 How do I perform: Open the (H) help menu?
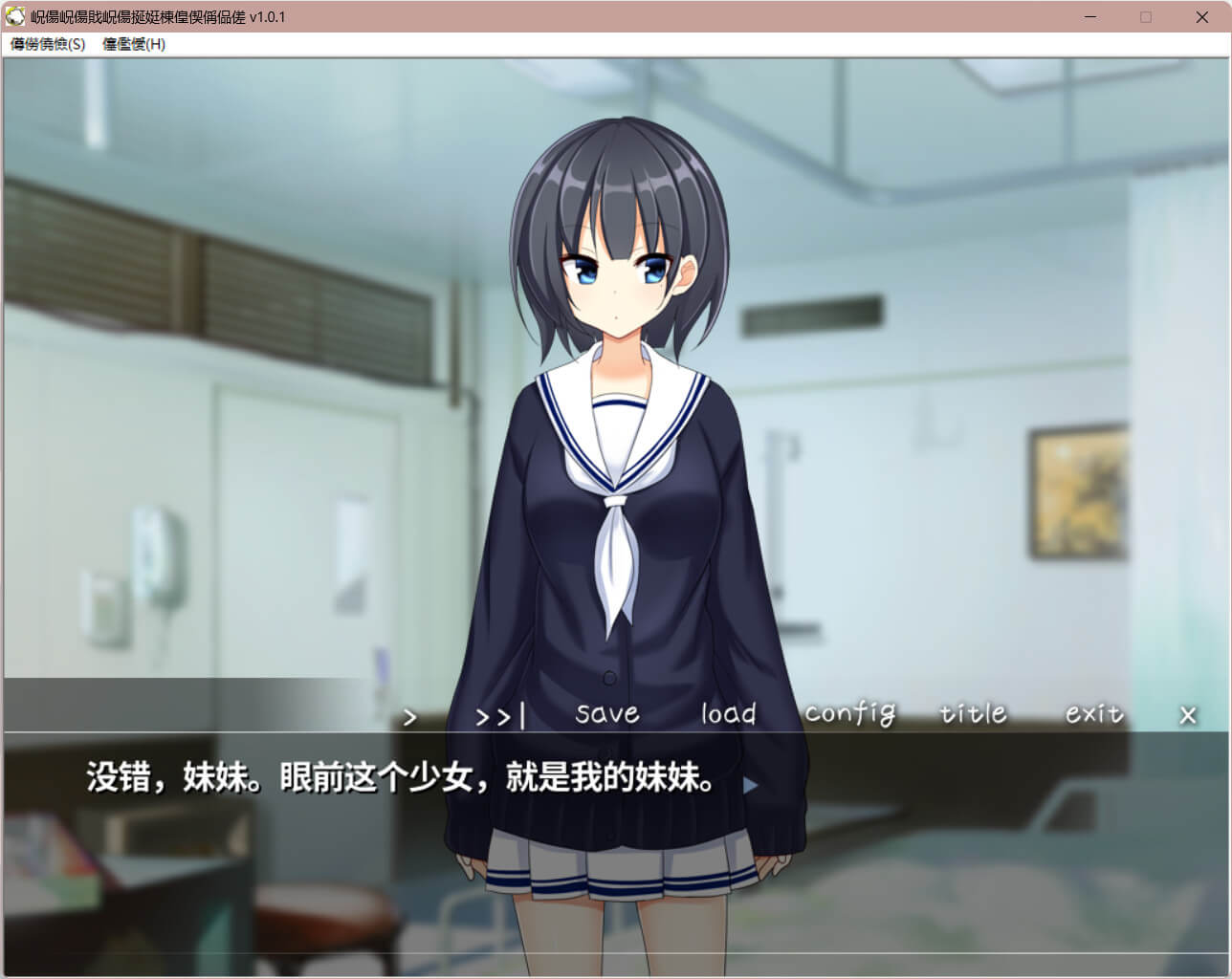coord(134,44)
